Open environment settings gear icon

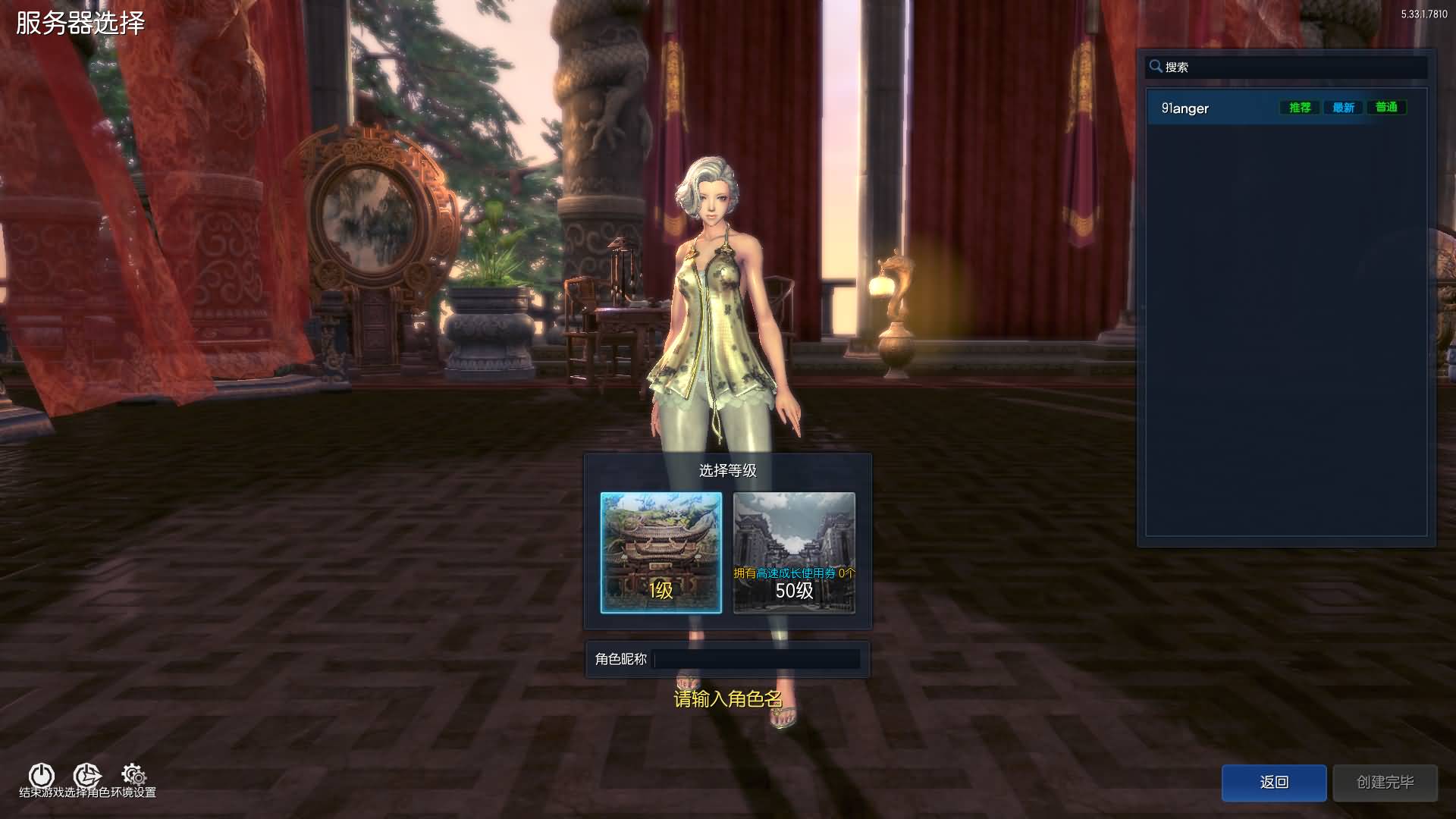pyautogui.click(x=134, y=775)
